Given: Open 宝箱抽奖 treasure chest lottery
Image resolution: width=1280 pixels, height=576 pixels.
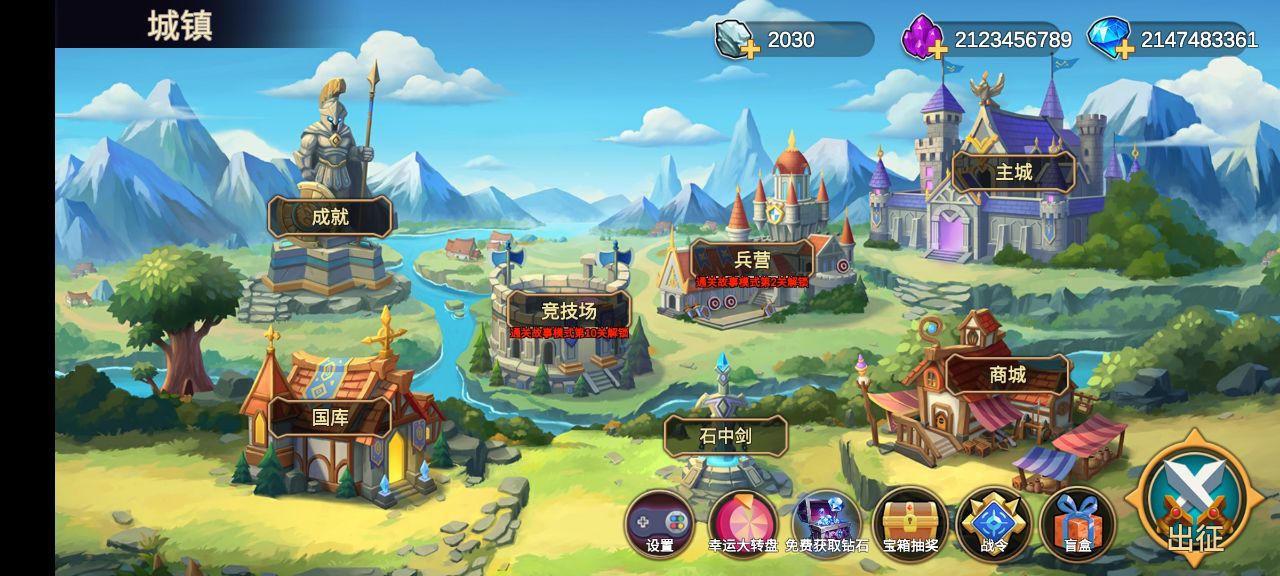Looking at the screenshot, I should [910, 523].
